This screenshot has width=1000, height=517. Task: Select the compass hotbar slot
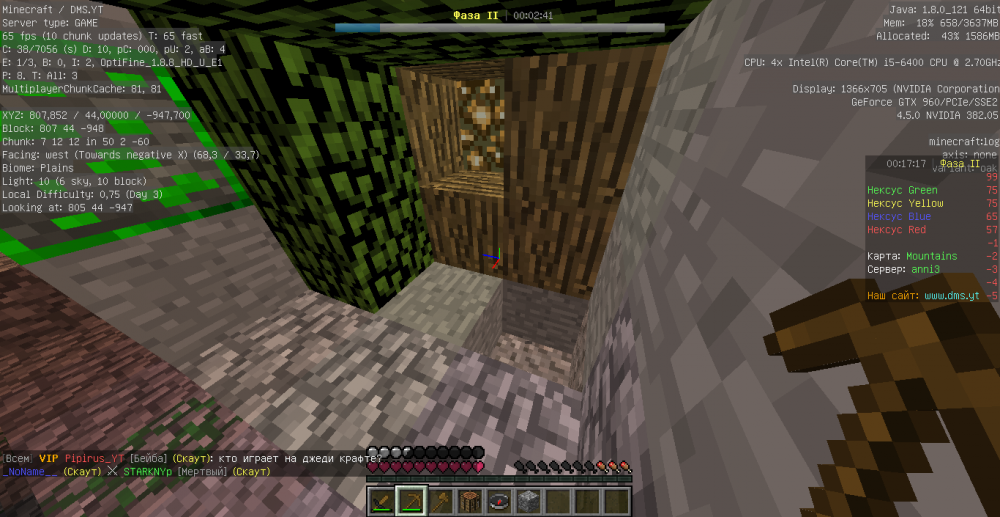coord(499,501)
